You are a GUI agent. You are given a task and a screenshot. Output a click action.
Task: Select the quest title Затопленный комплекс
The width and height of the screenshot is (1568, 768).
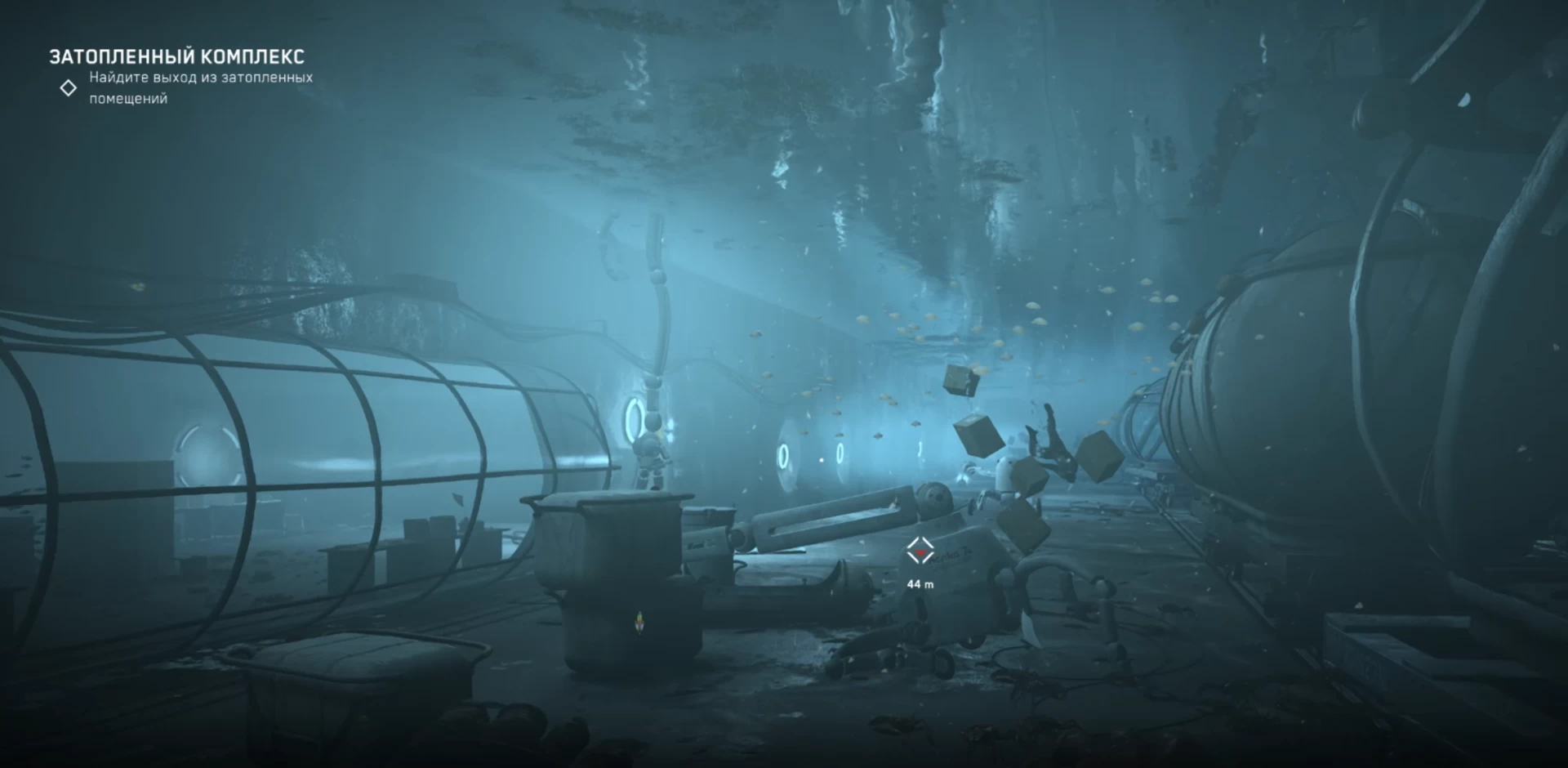click(176, 56)
